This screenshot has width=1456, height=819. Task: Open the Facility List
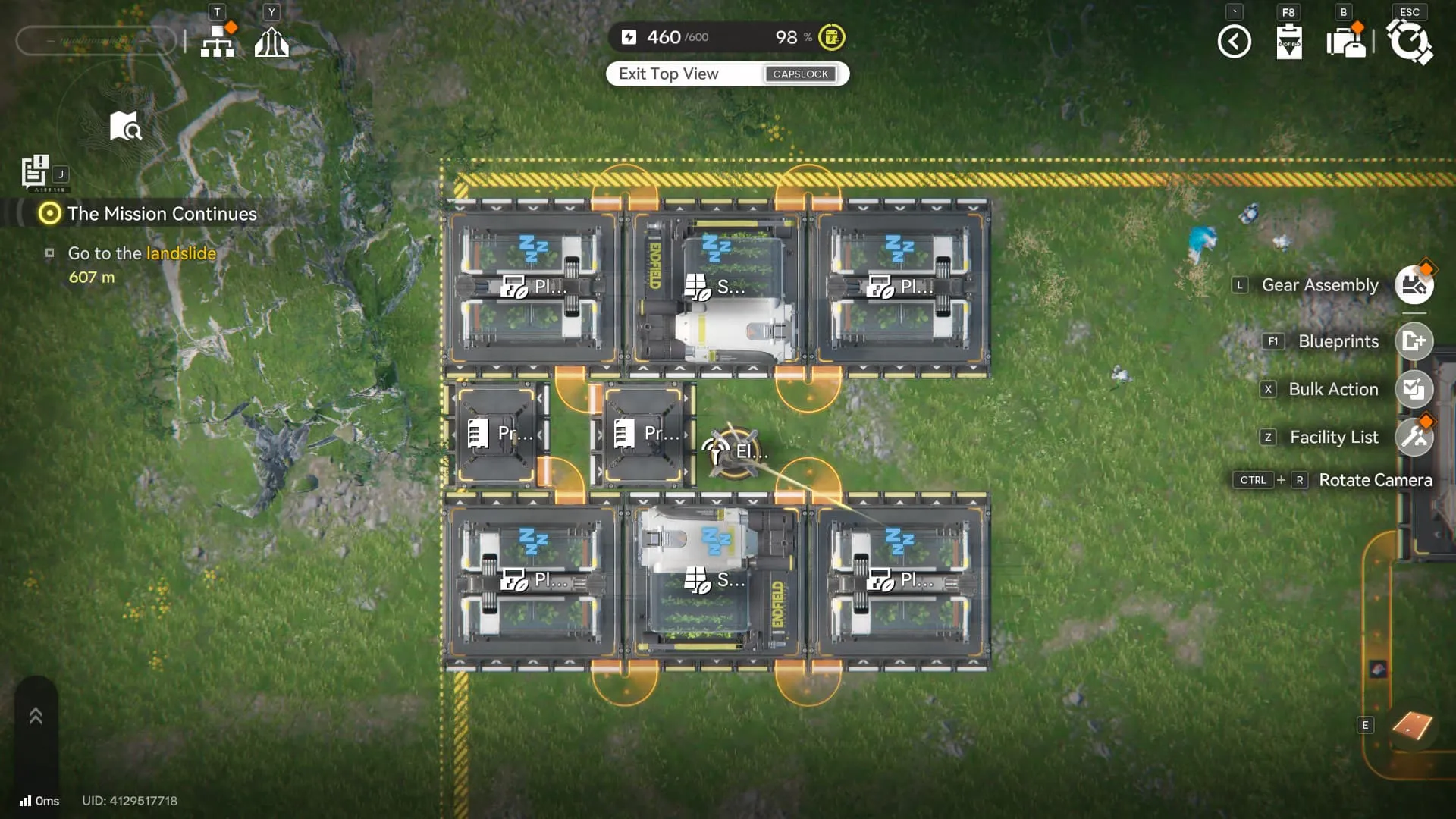click(x=1414, y=437)
